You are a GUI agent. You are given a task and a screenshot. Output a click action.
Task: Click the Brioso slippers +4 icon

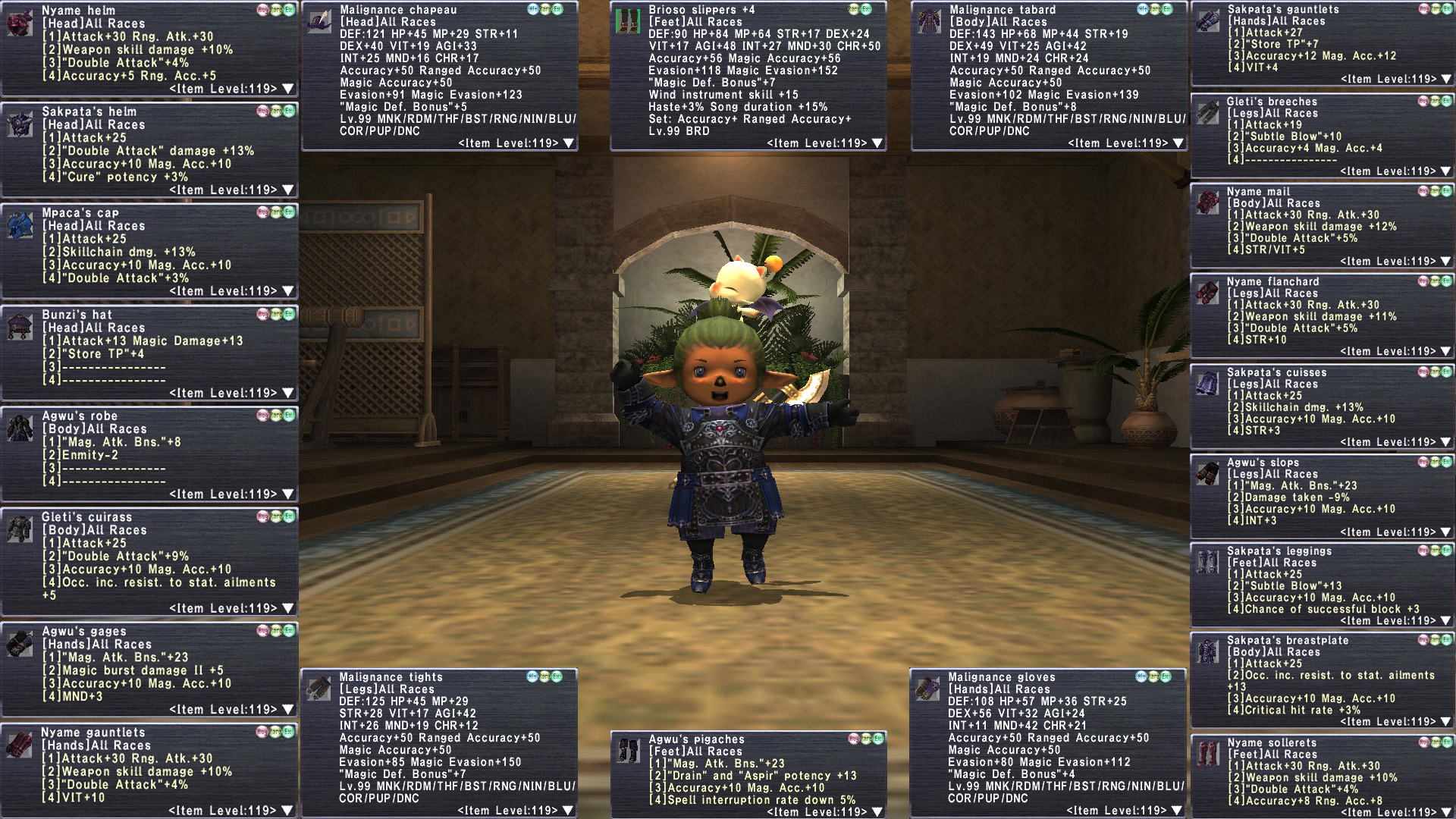tap(628, 22)
